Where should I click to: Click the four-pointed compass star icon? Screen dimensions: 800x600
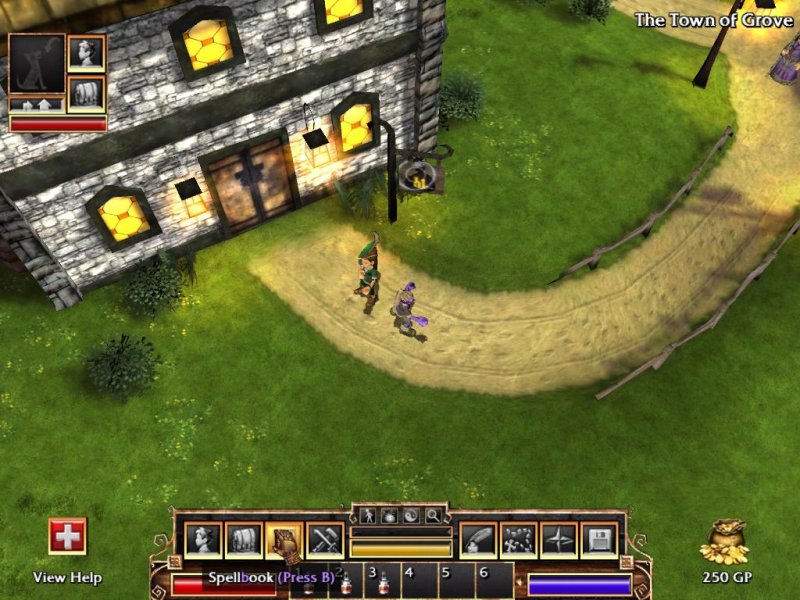click(x=558, y=541)
